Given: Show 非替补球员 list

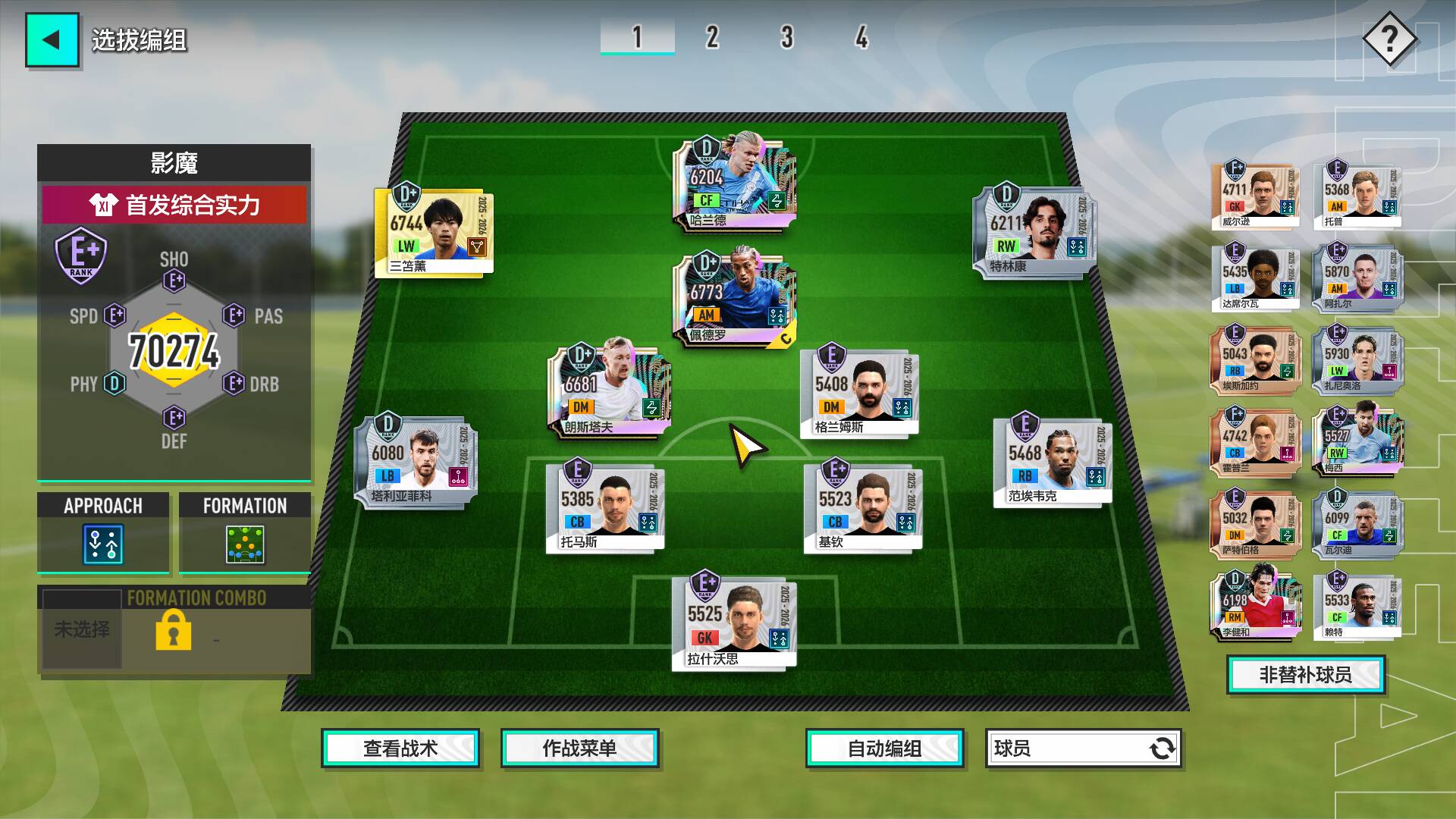Looking at the screenshot, I should point(1305,675).
